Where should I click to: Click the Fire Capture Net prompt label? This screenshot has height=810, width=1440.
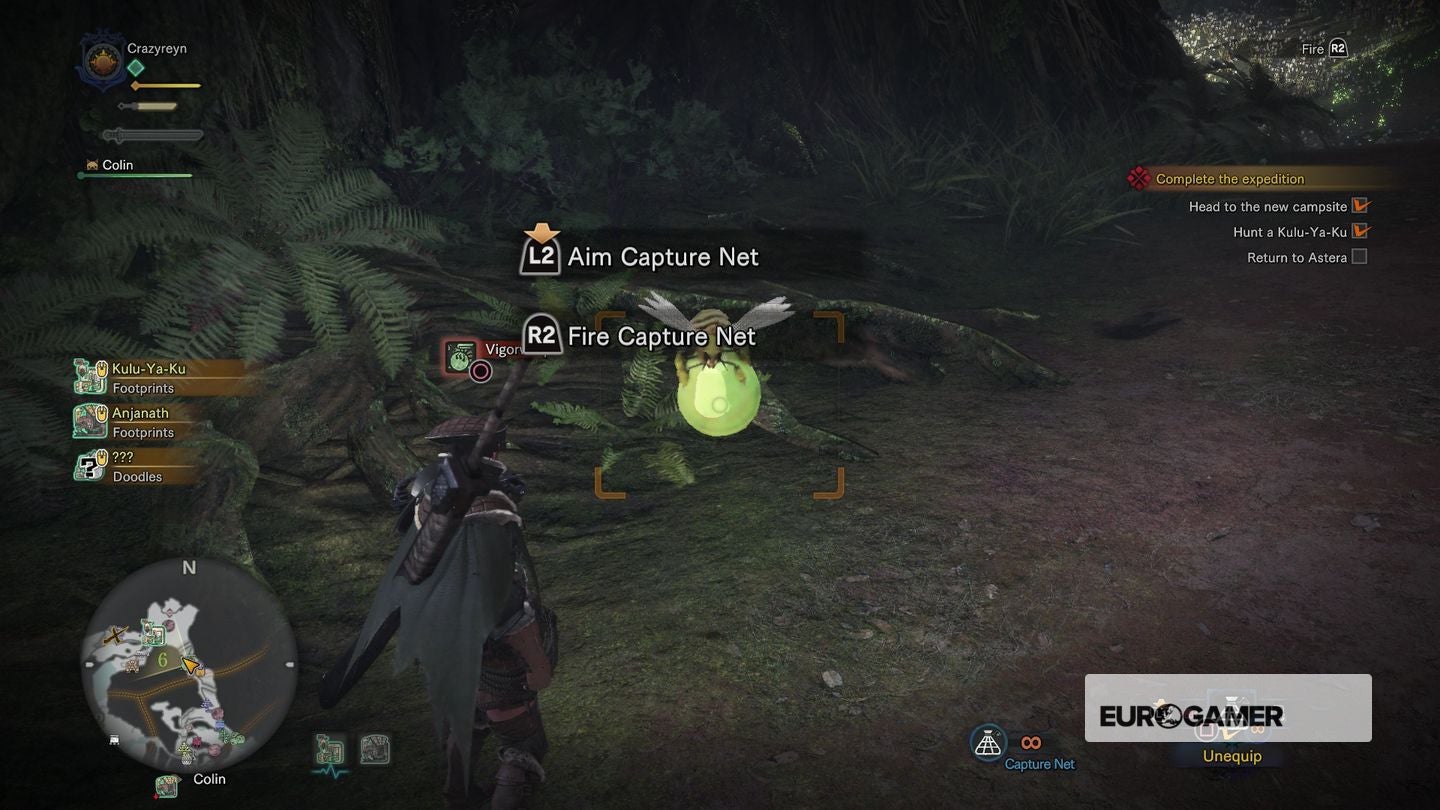pyautogui.click(x=660, y=336)
